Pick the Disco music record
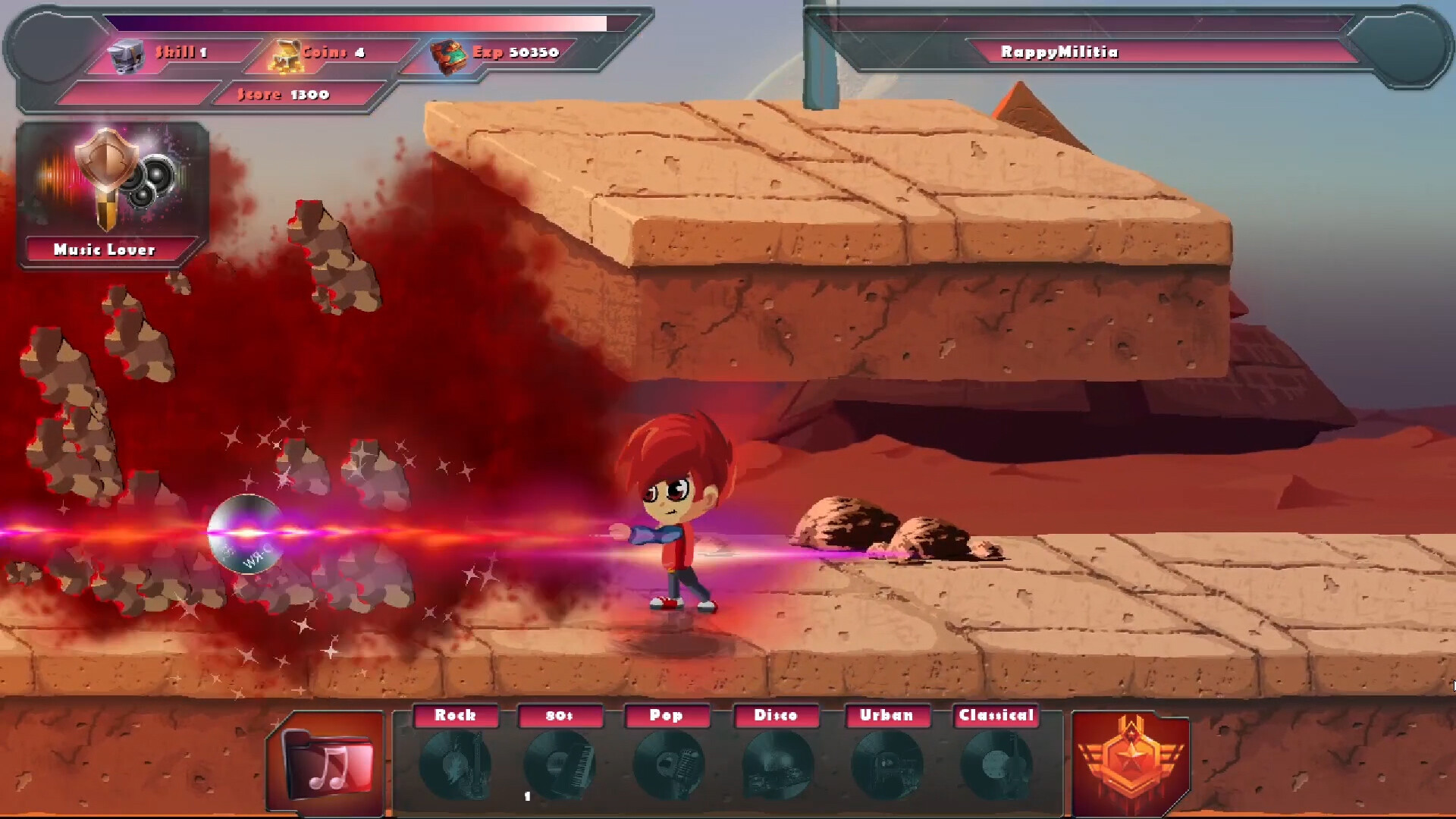1456x819 pixels. [777, 763]
